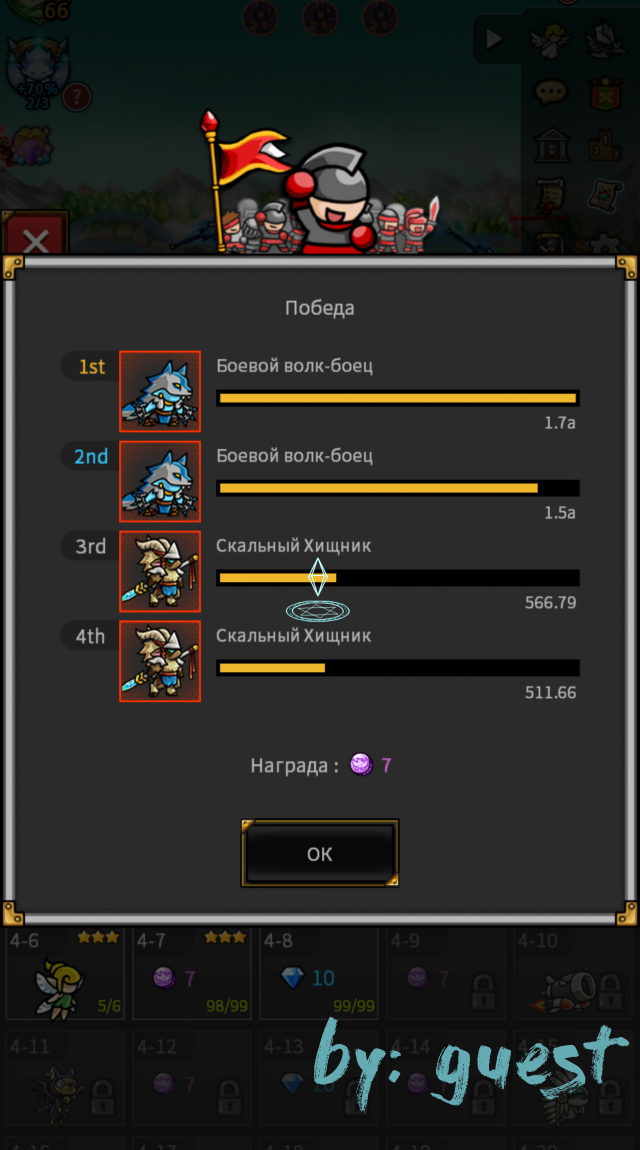The height and width of the screenshot is (1150, 640).
Task: Open the temple building icon
Action: 551,145
